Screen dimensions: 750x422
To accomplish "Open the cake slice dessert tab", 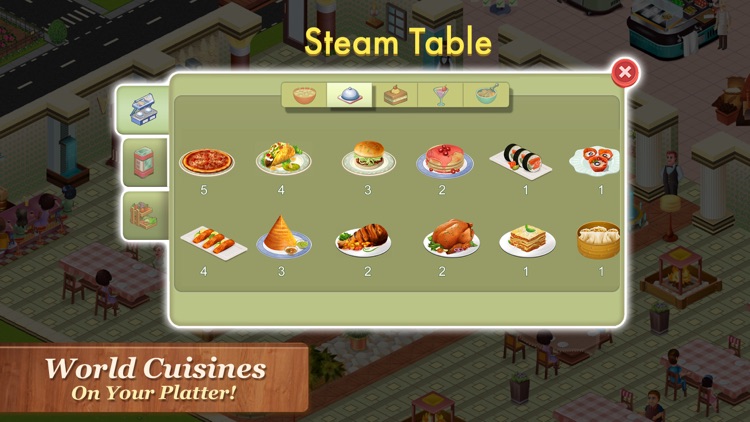I will pos(396,95).
